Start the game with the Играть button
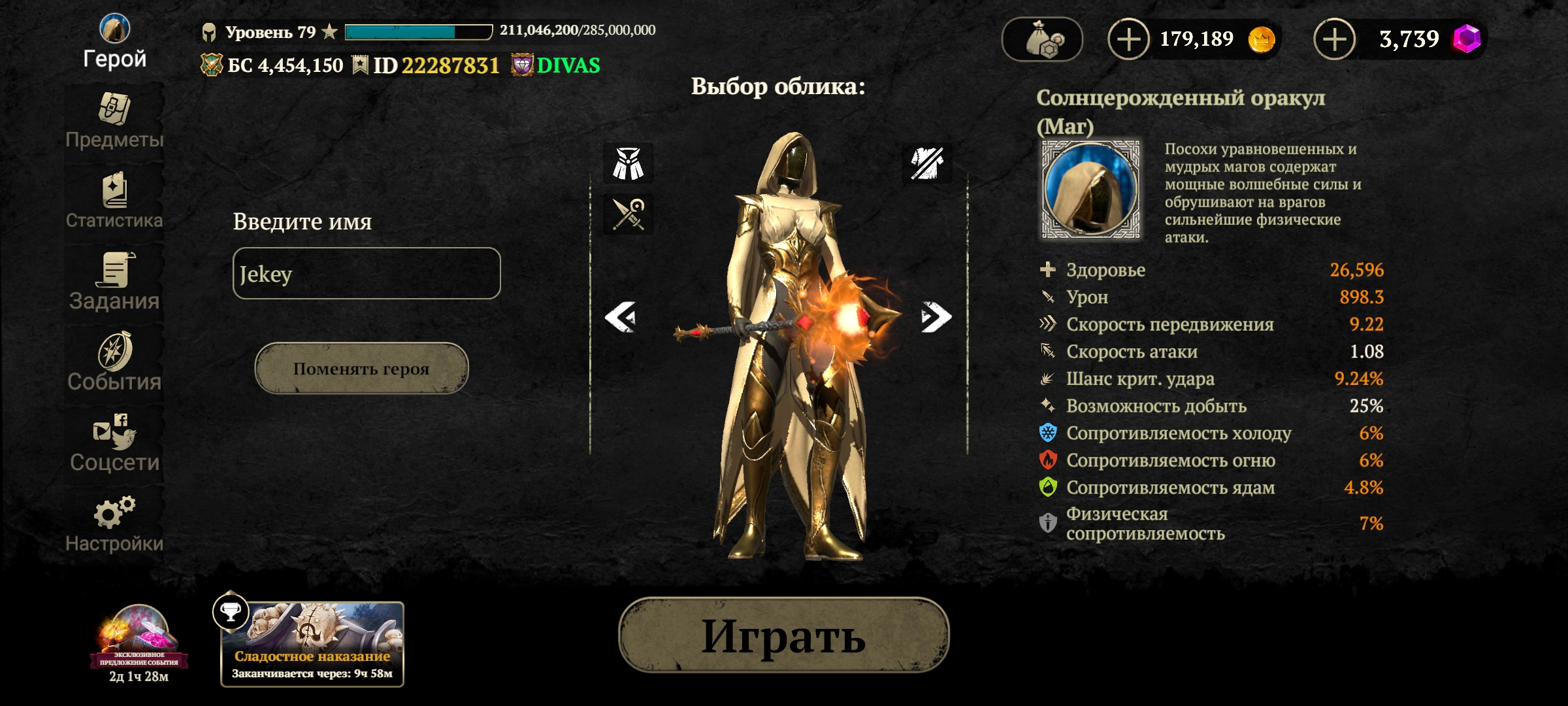This screenshot has height=706, width=1568. [x=783, y=635]
